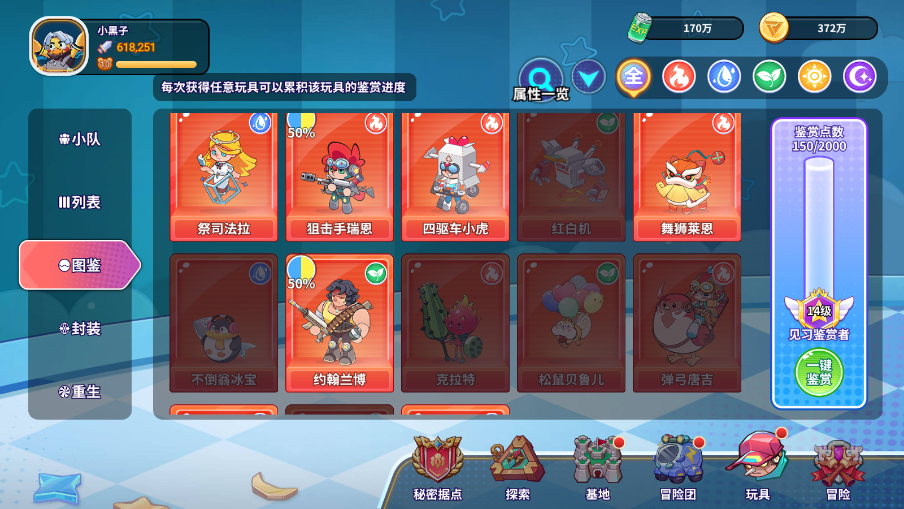Open the 小队 team tab
Image resolution: width=904 pixels, height=509 pixels.
click(x=80, y=139)
